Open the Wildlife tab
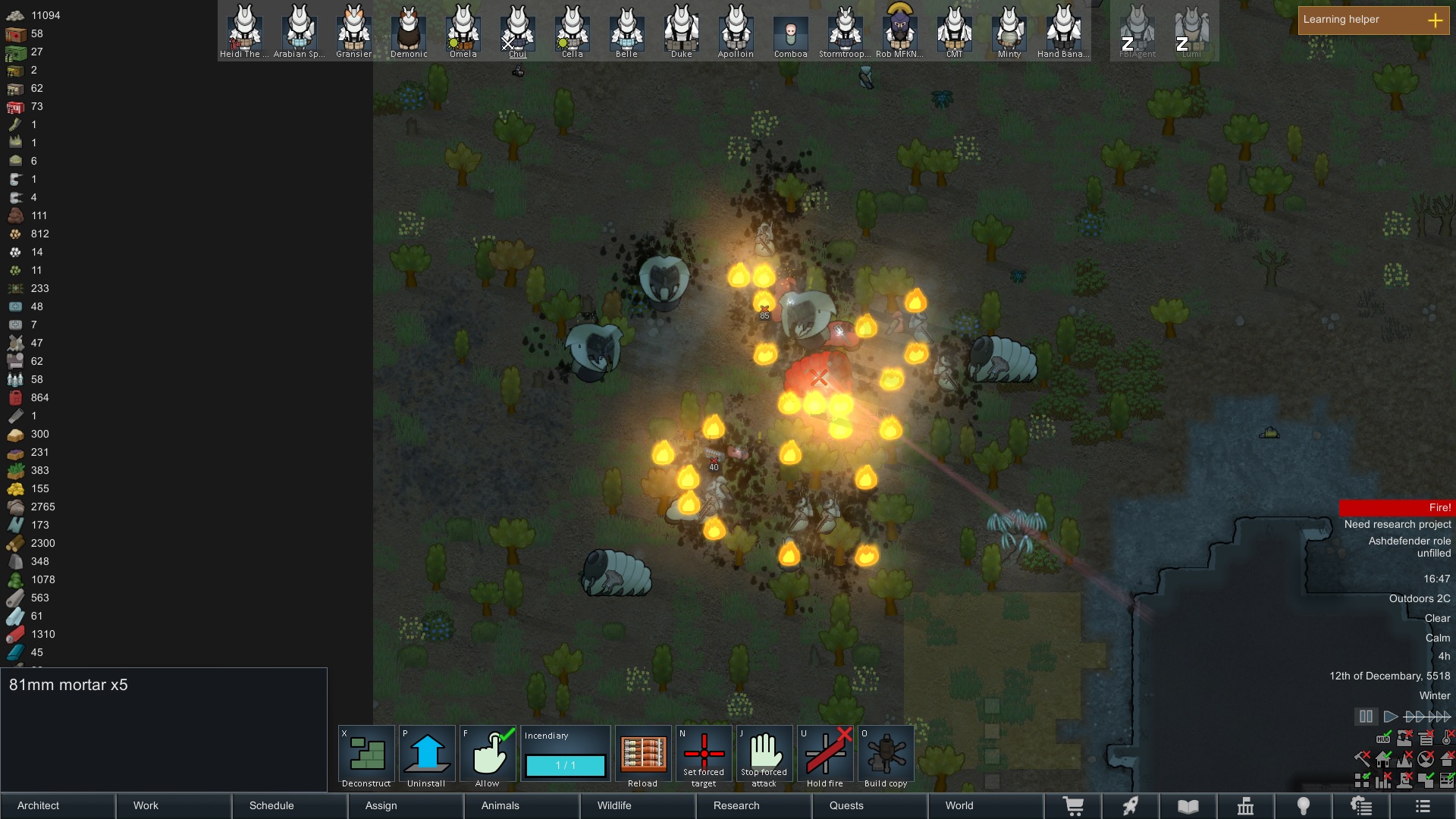Image resolution: width=1456 pixels, height=819 pixels. tap(637, 805)
